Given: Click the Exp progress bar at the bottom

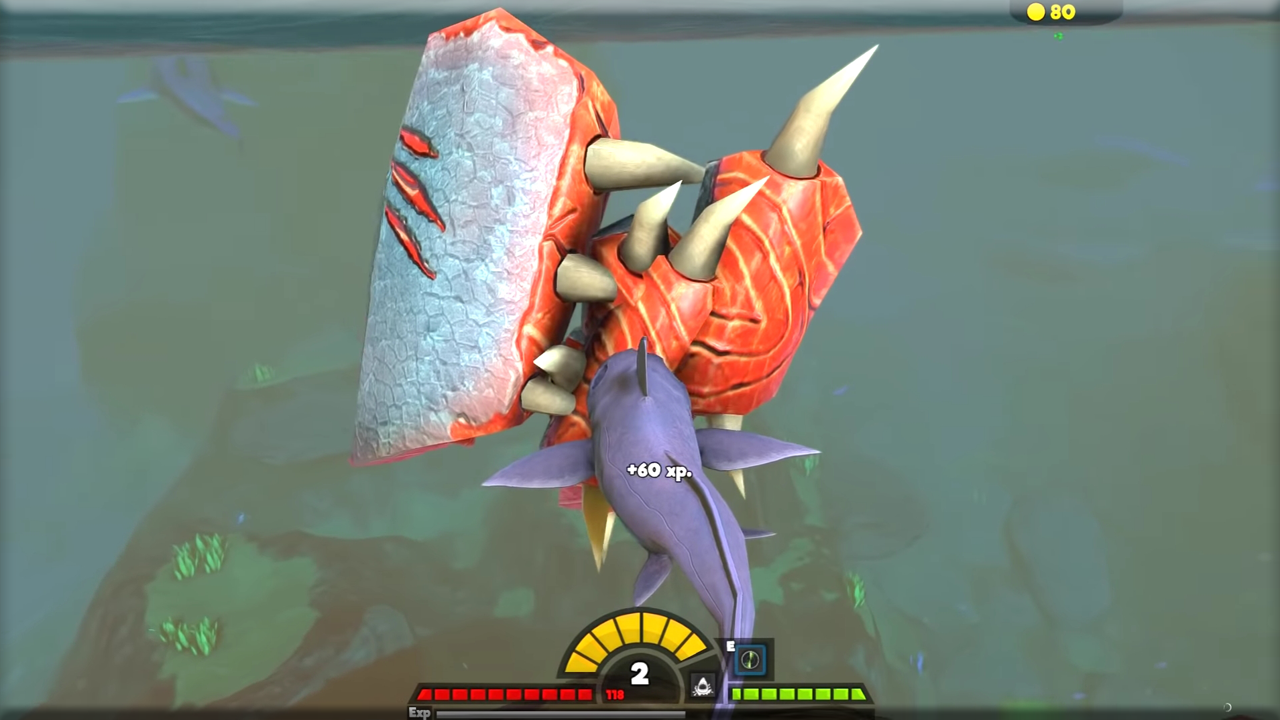Looking at the screenshot, I should pyautogui.click(x=560, y=712).
